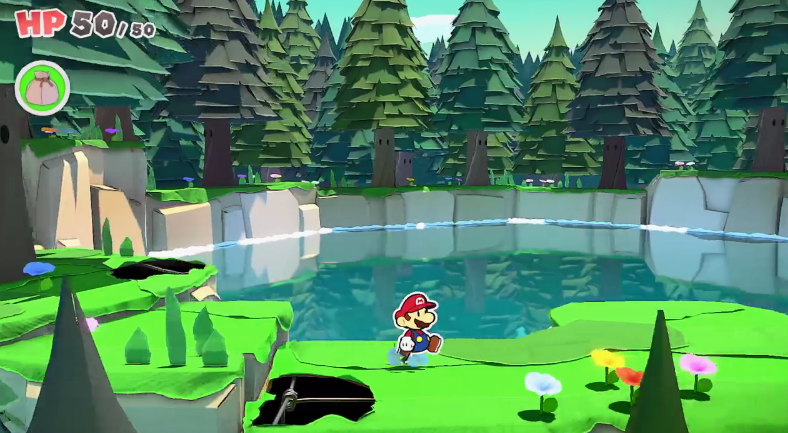The height and width of the screenshot is (433, 788).
Task: Open the confetti bag icon
Action: (x=42, y=87)
